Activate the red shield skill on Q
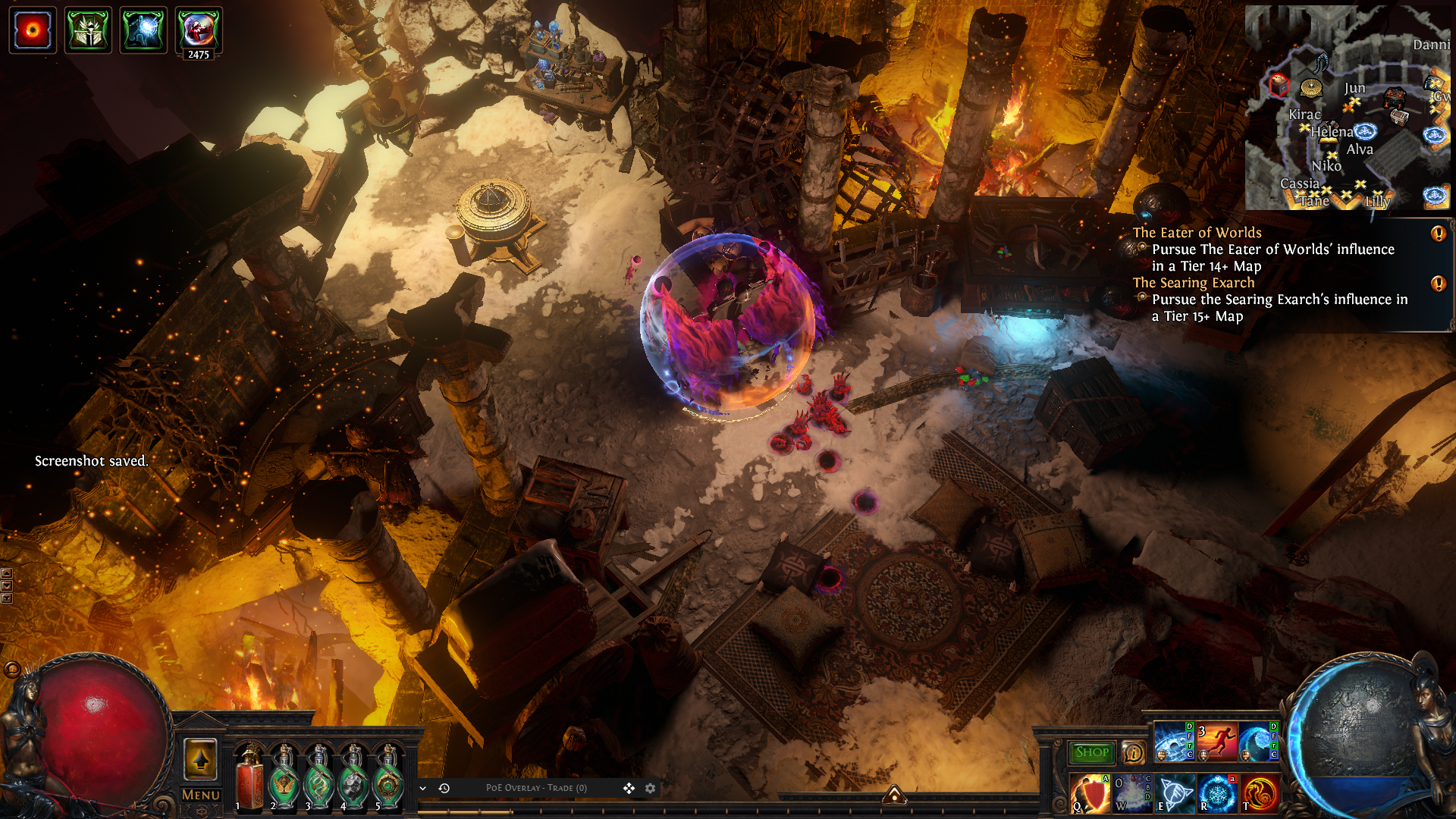1456x819 pixels. click(x=1090, y=793)
